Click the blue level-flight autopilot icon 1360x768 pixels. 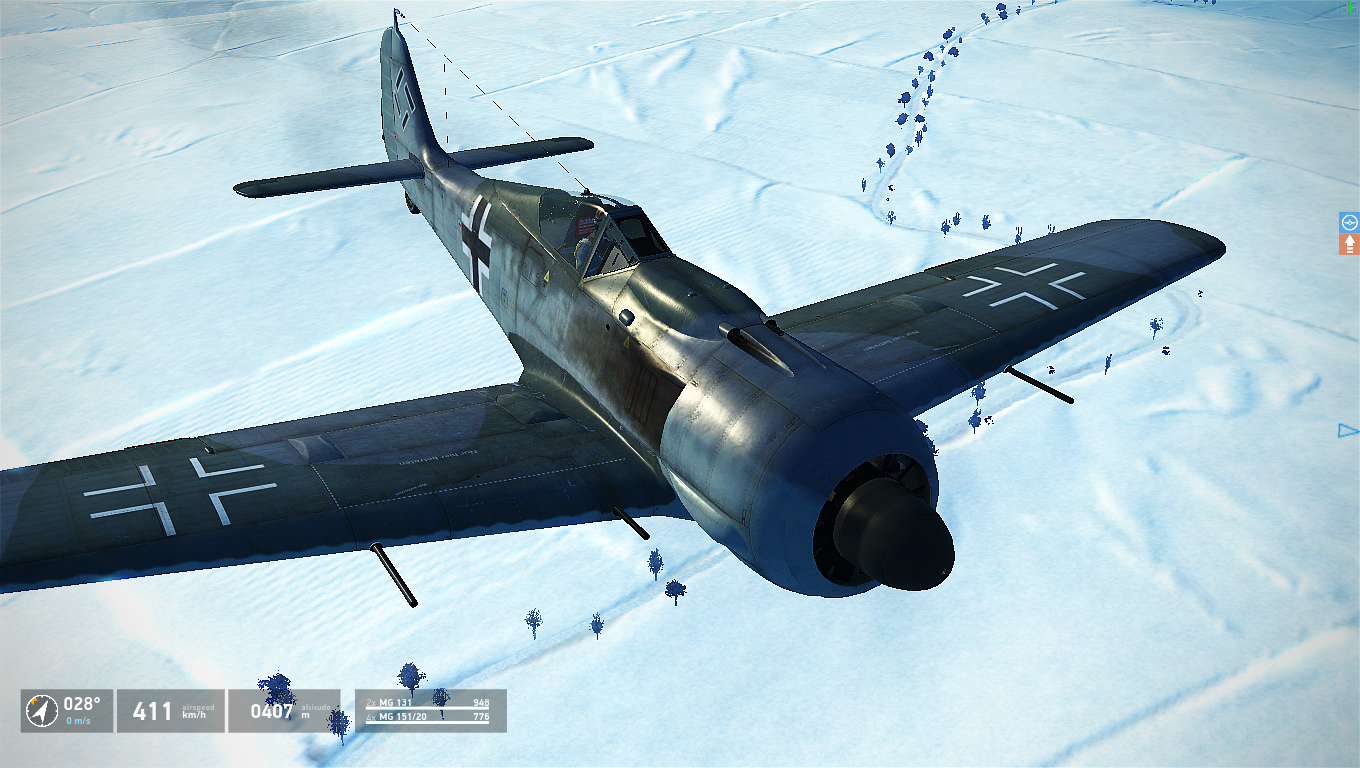click(1349, 222)
